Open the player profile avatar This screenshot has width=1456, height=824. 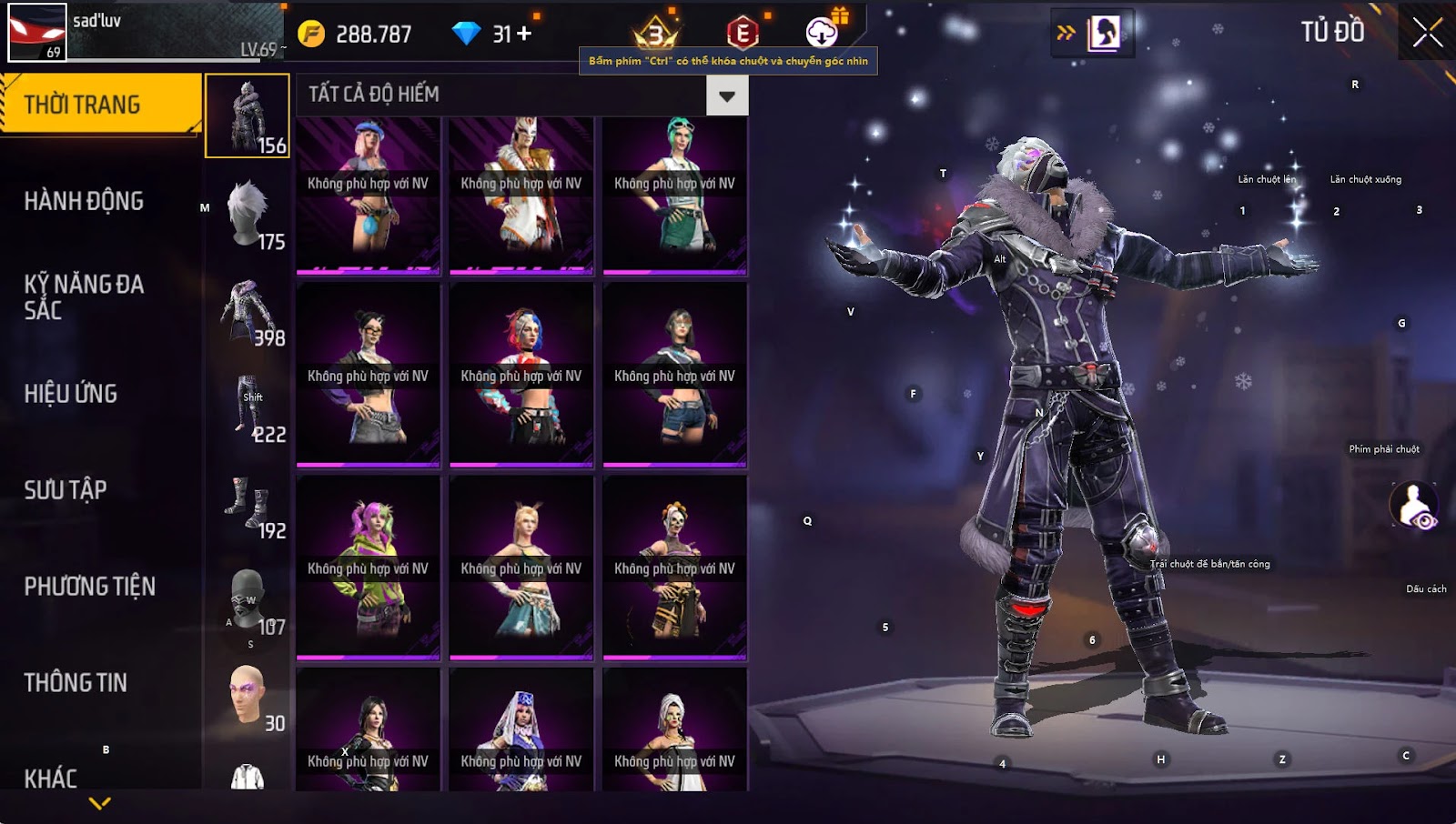pyautogui.click(x=37, y=33)
